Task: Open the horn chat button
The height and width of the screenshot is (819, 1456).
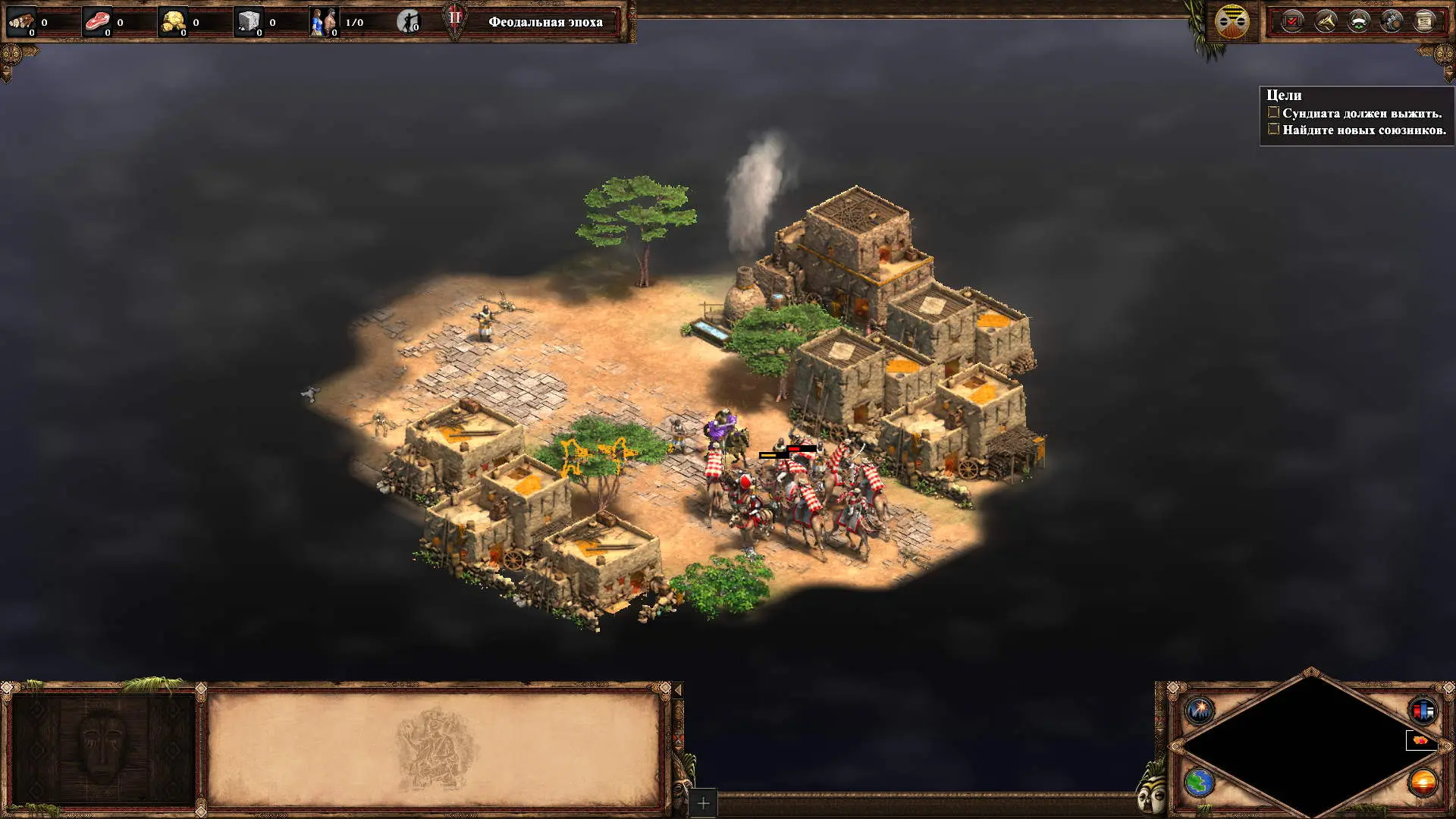Action: click(x=1326, y=21)
